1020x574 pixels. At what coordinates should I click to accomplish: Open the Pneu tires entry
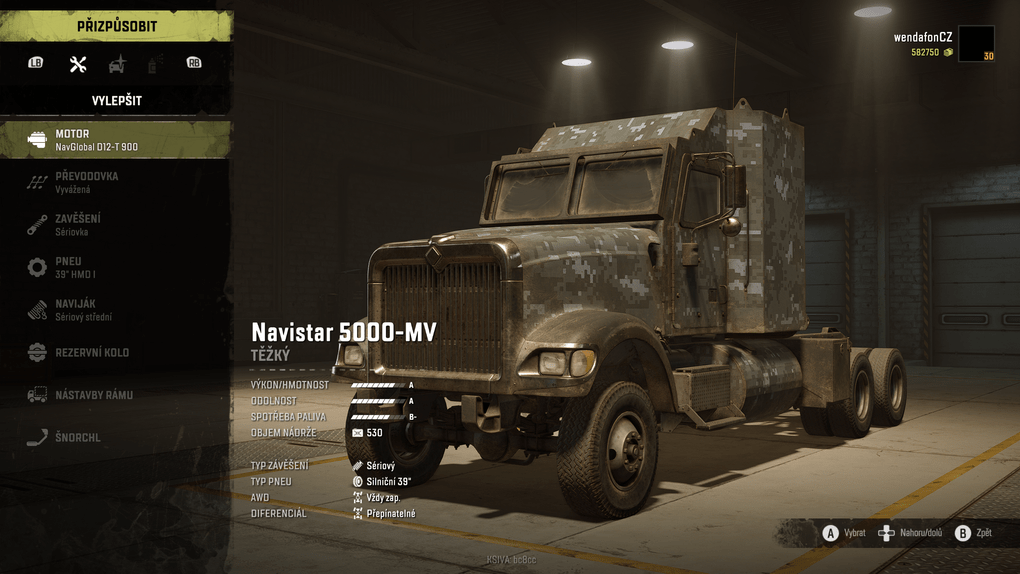click(x=115, y=267)
